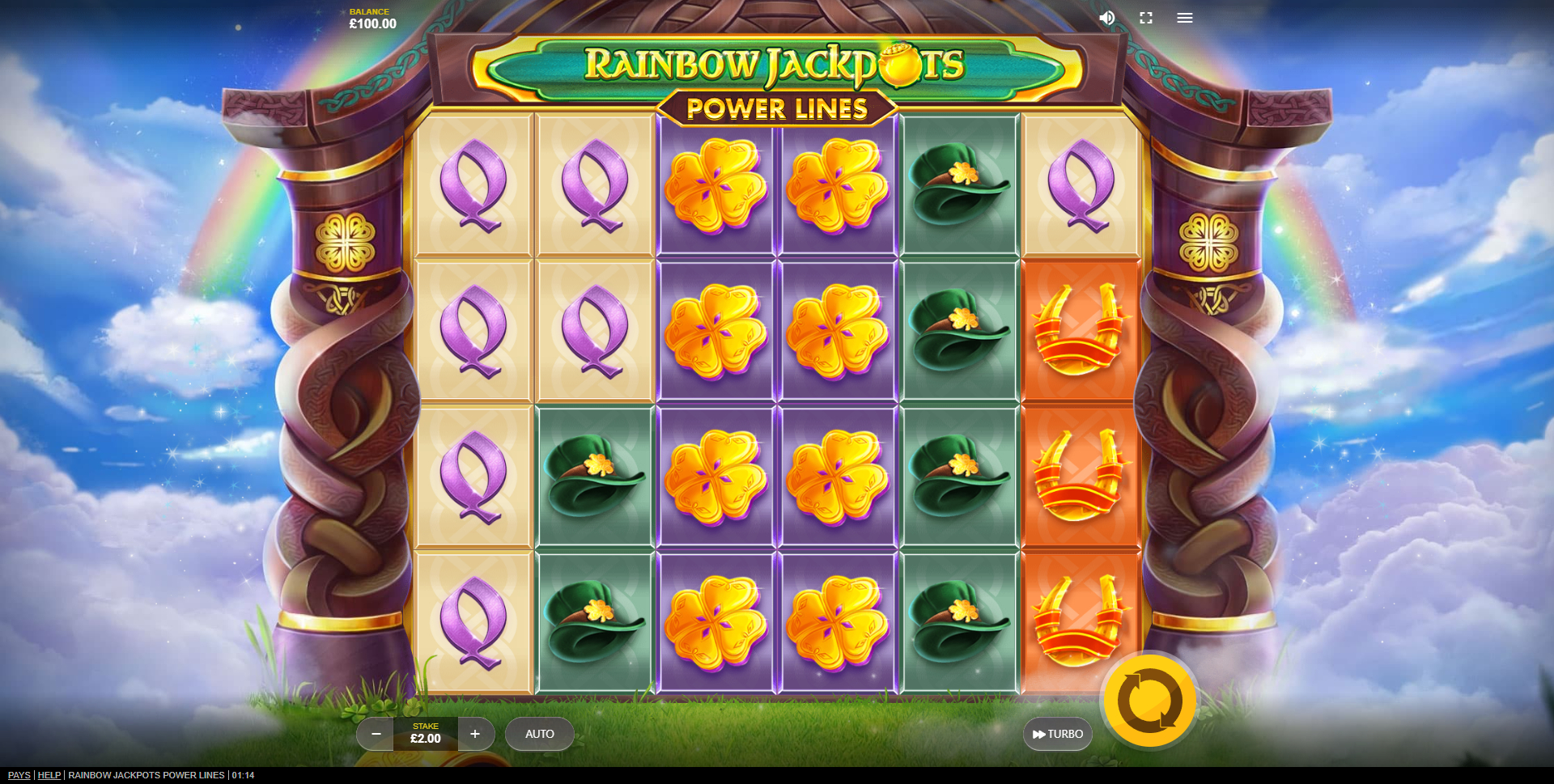Toggle fullscreen mode
The width and height of the screenshot is (1554, 784).
1146,18
